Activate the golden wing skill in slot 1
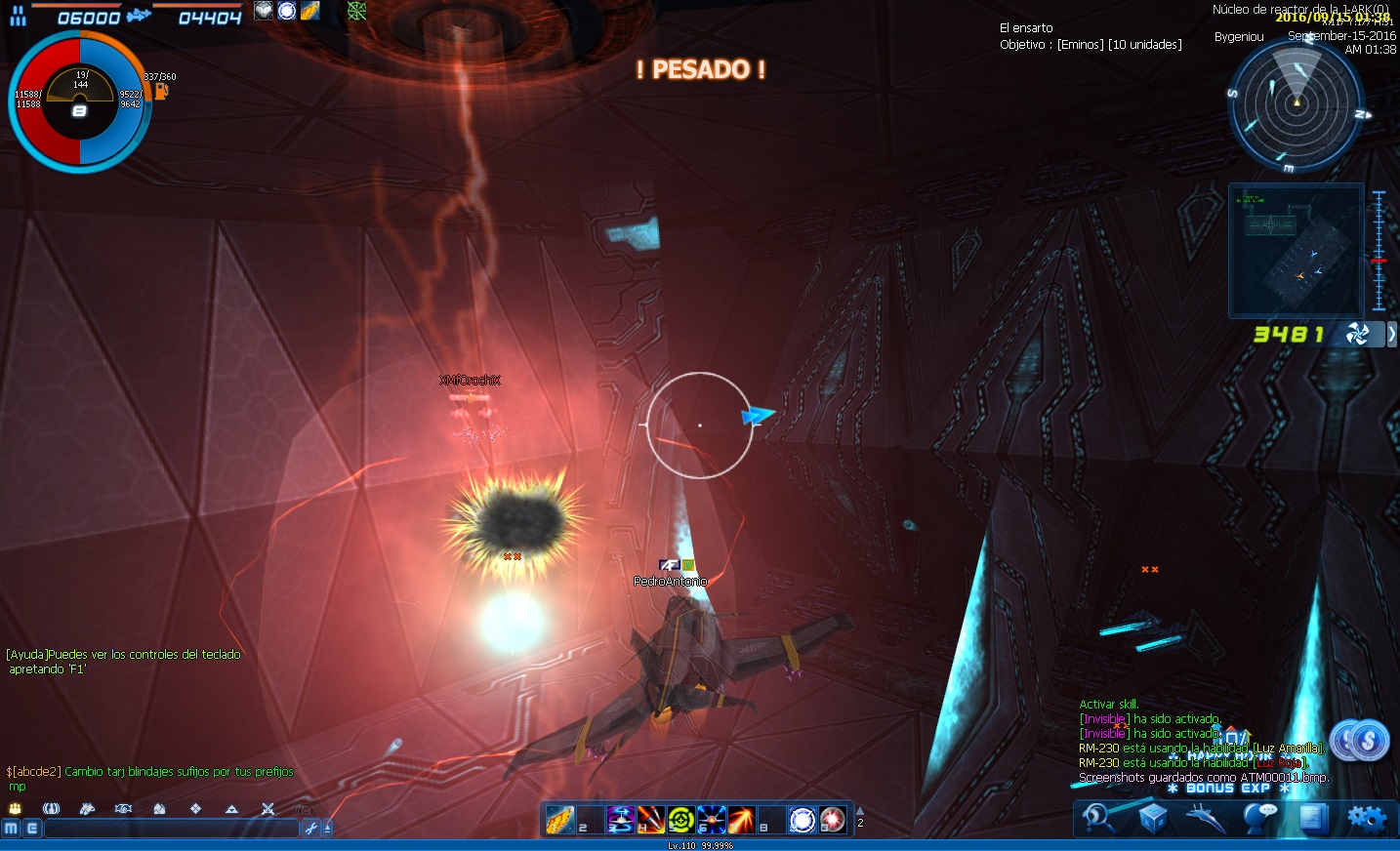Viewport: 1400px width, 851px height. [x=559, y=820]
